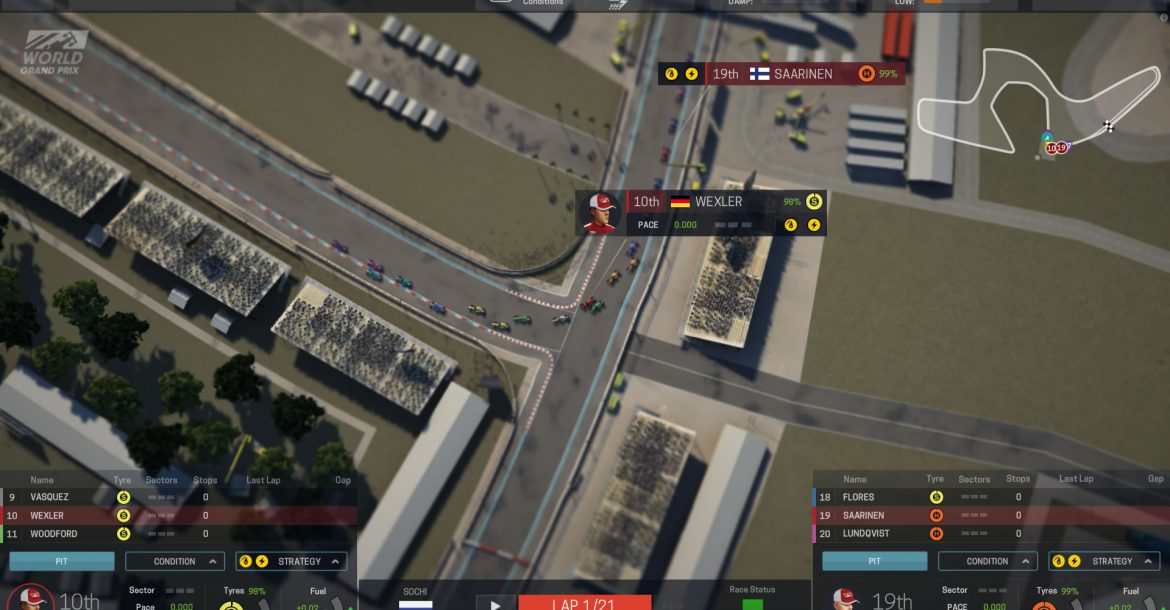The image size is (1170, 610).
Task: Open Saarinen's Strategy panel
Action: 1104,561
